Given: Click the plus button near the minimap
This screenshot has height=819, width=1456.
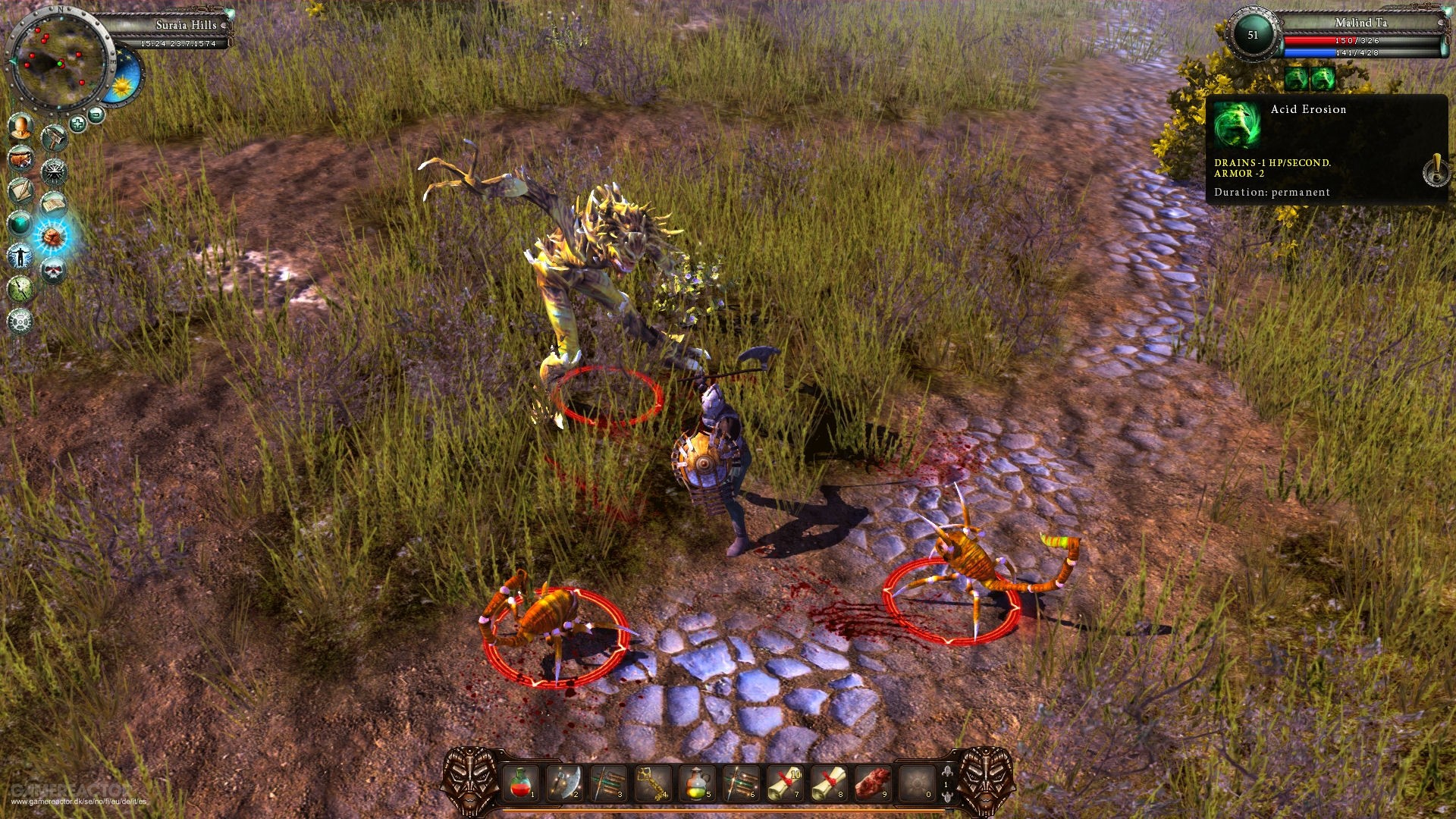Looking at the screenshot, I should point(77,122).
